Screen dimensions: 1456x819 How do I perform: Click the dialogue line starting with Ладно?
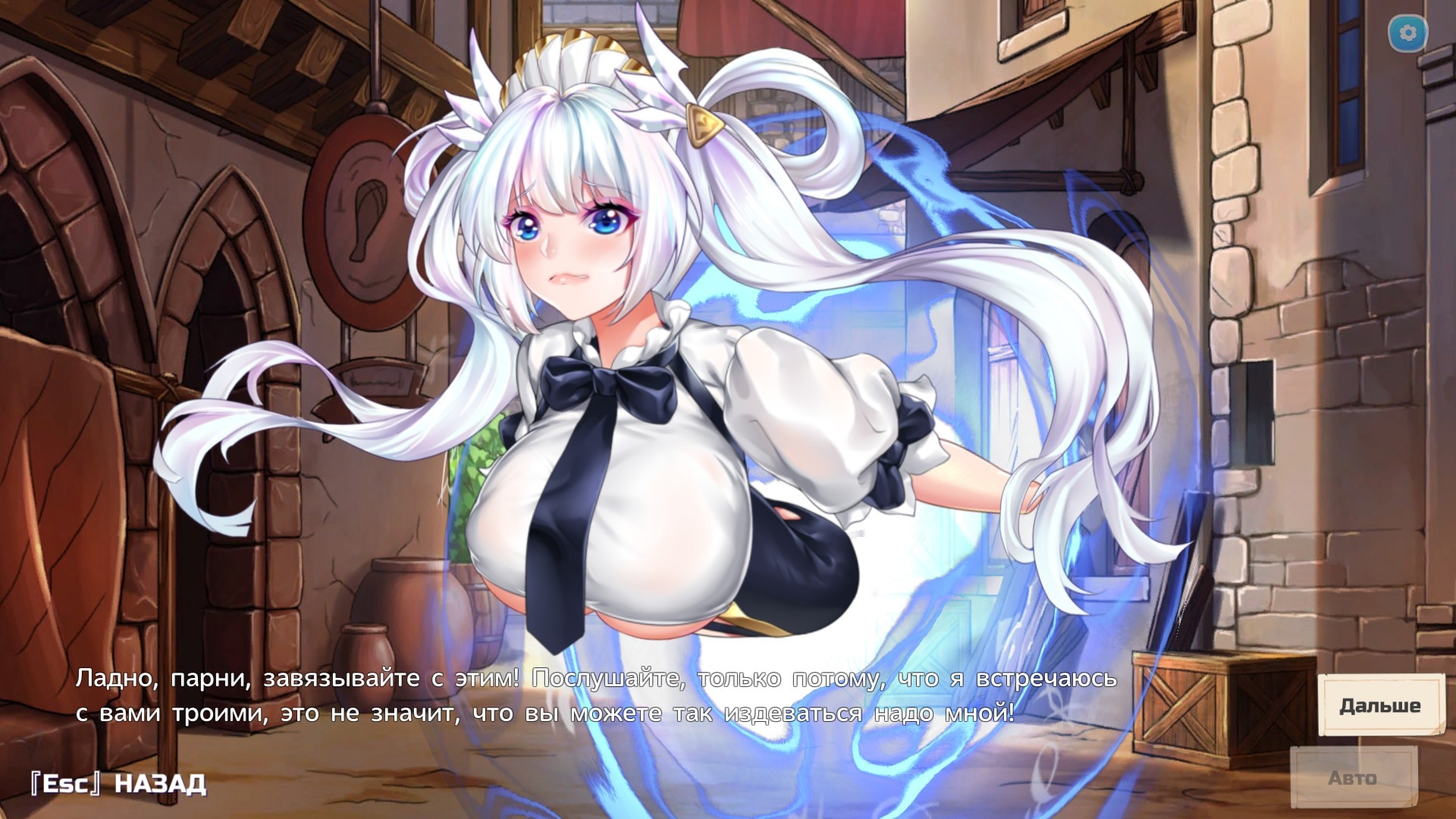[x=303, y=681]
